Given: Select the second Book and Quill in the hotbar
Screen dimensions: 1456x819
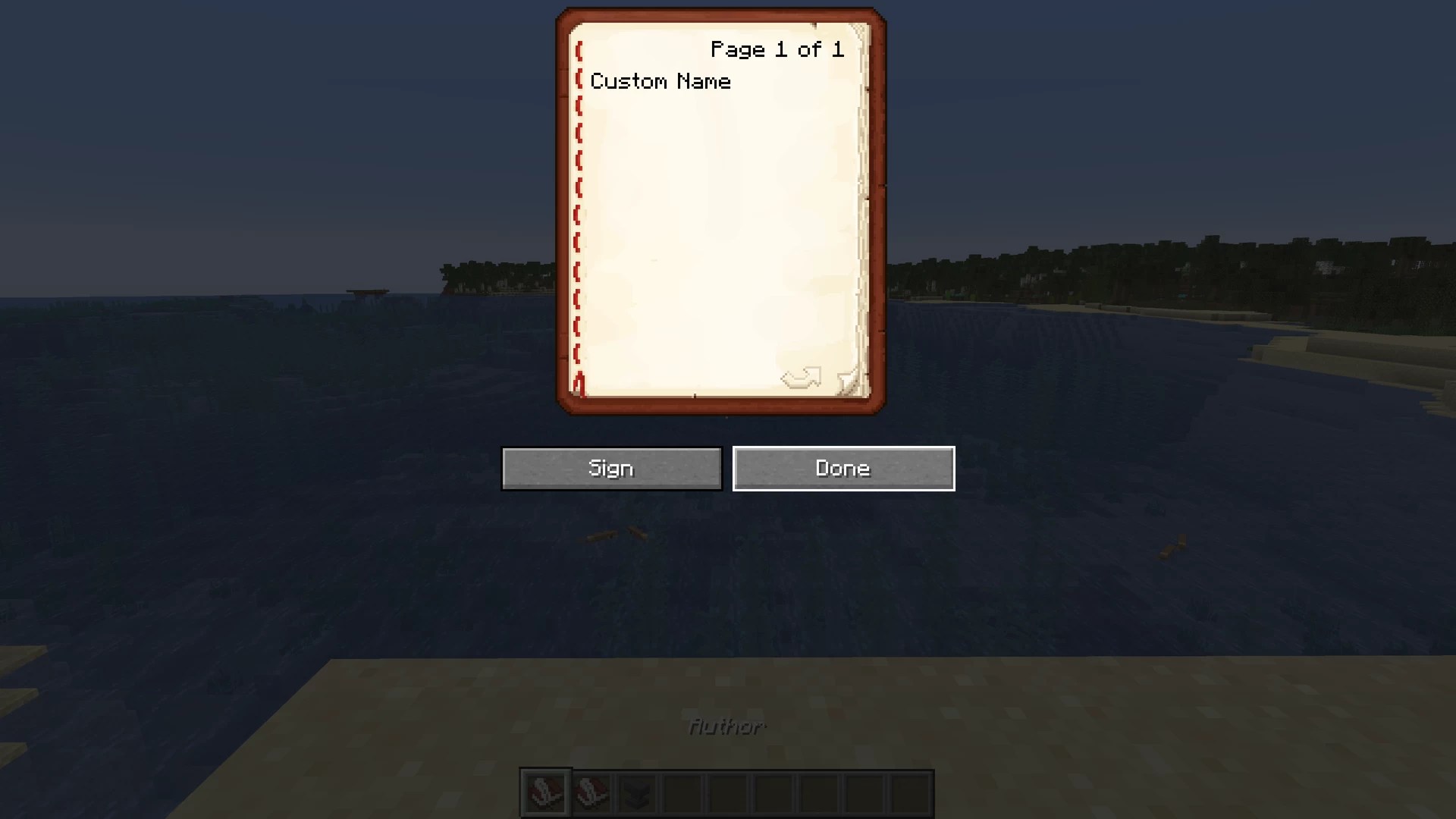Looking at the screenshot, I should [591, 791].
